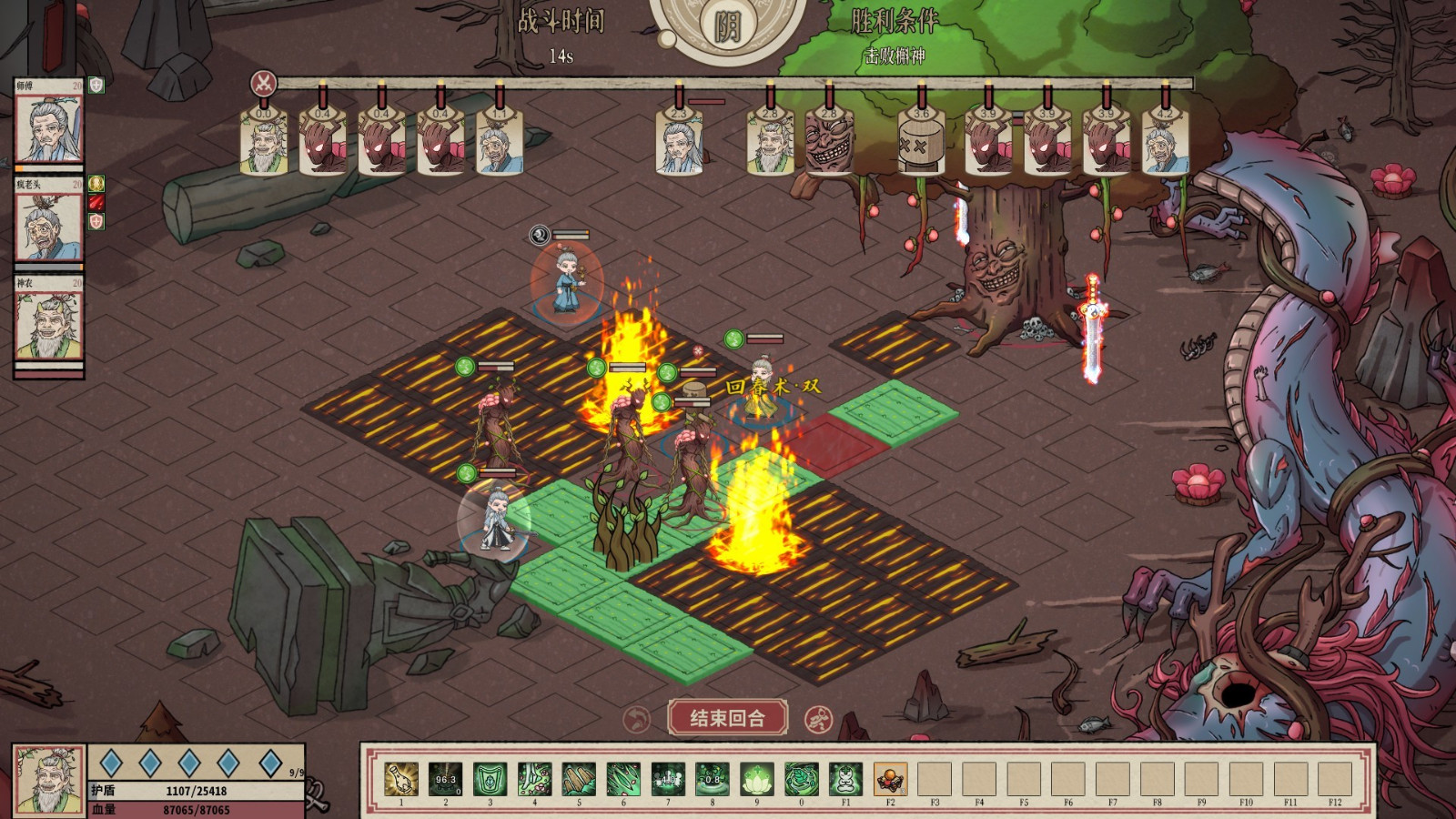Cast the green leaf blades skill in slot 6

pyautogui.click(x=623, y=780)
